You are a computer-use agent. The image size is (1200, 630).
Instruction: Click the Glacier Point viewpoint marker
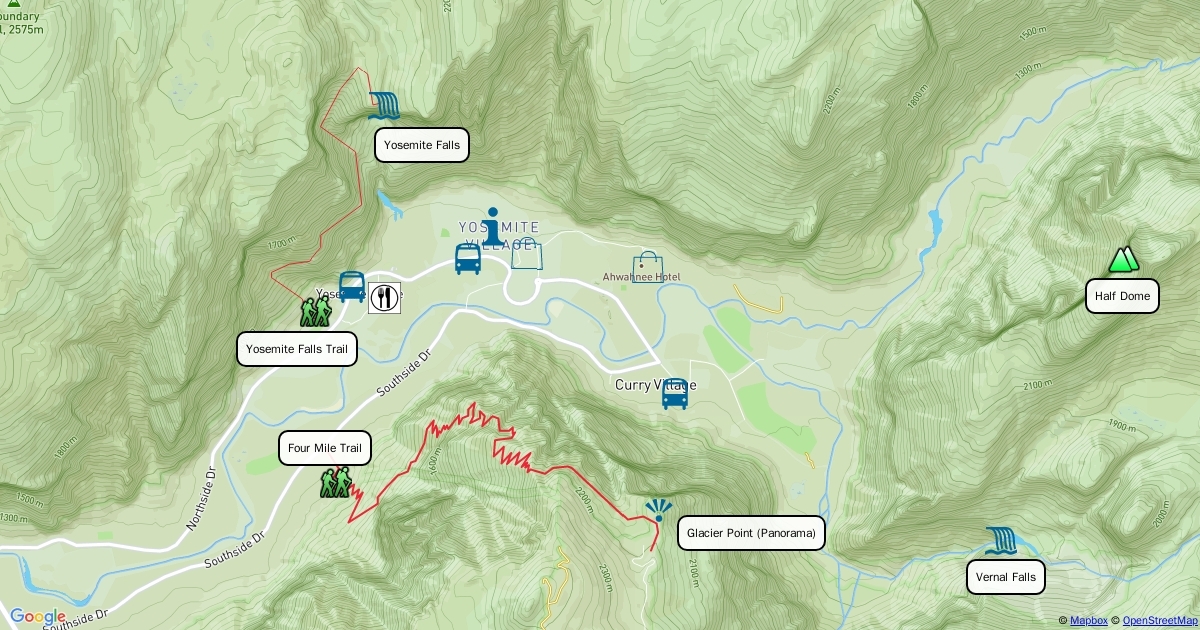[658, 512]
